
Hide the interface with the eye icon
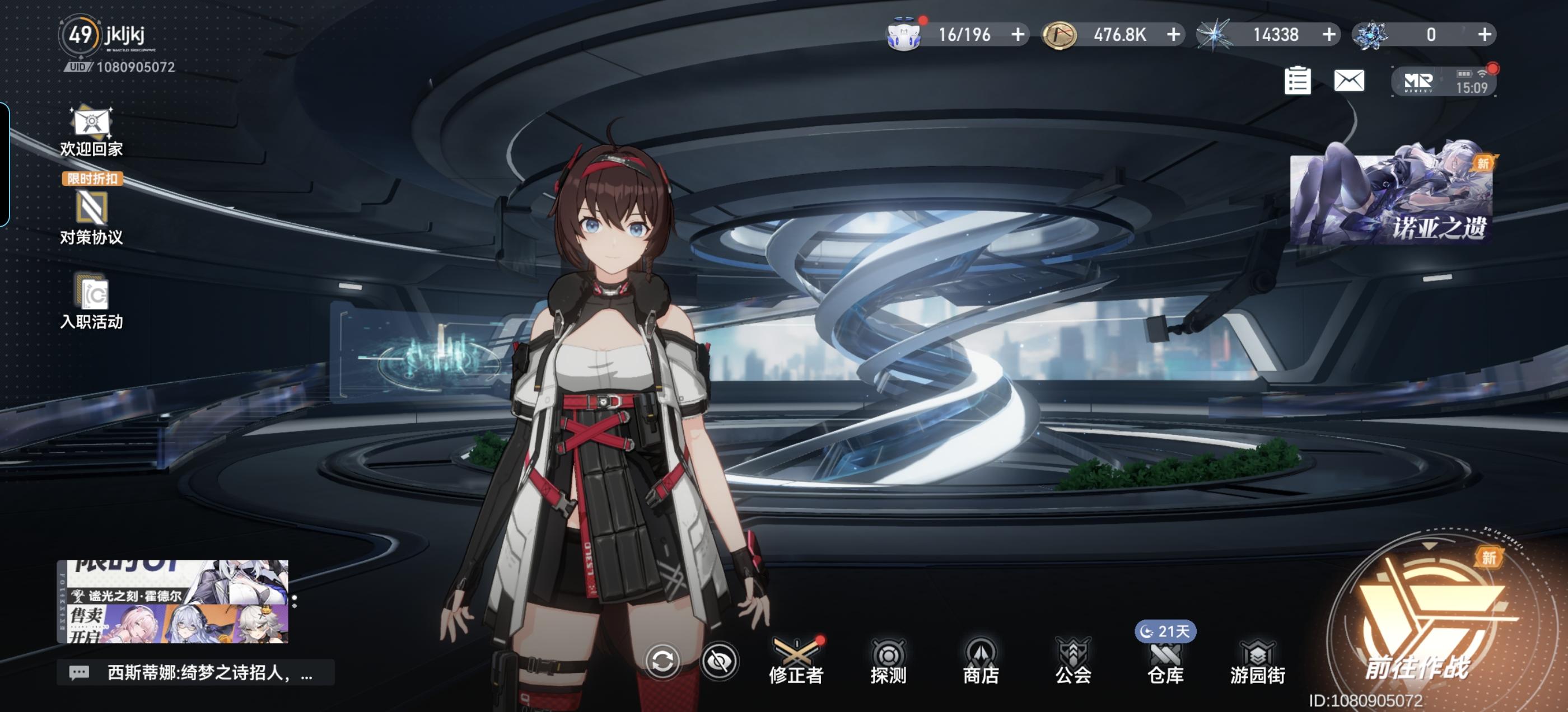point(720,661)
